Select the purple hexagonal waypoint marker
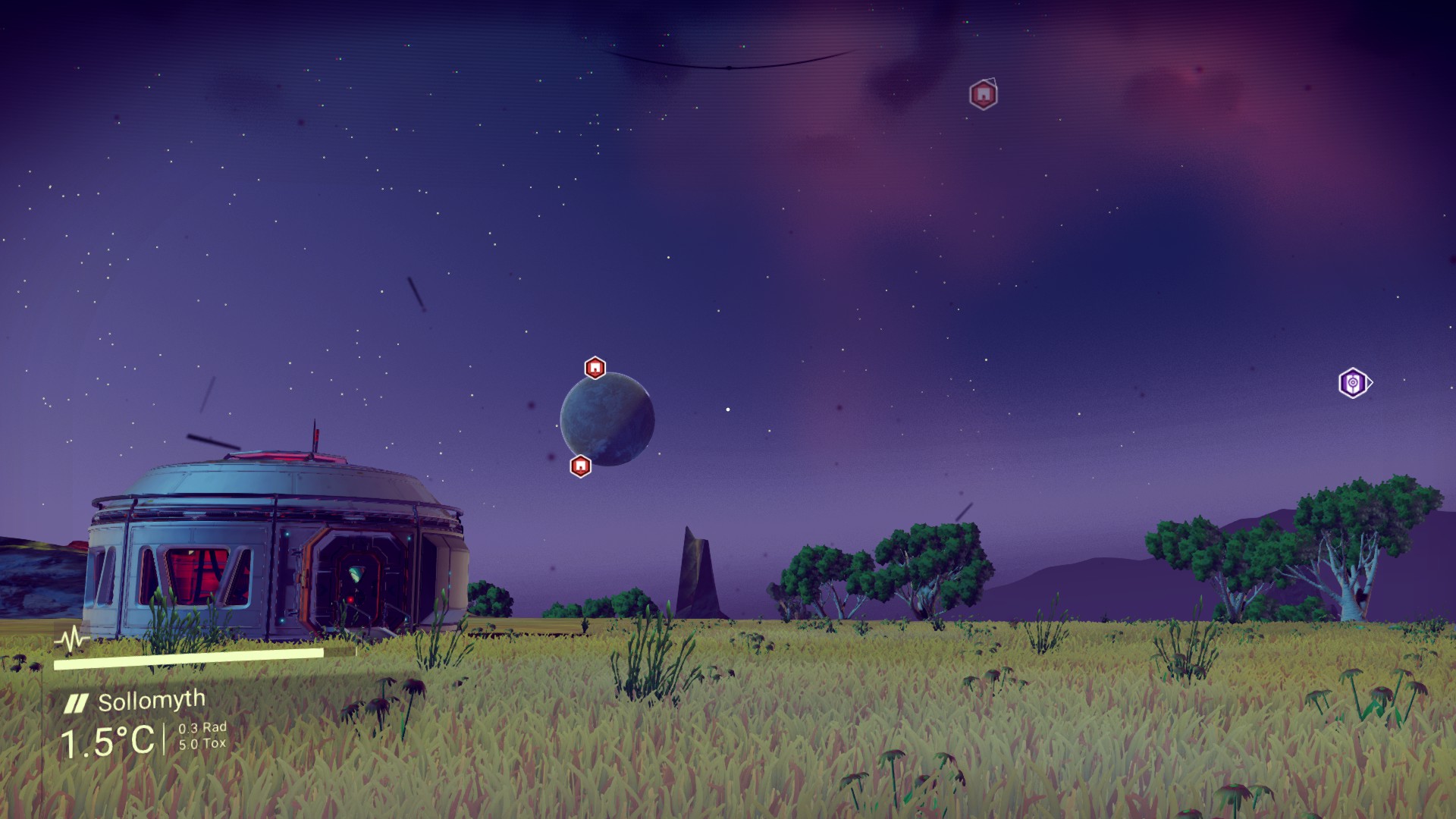The width and height of the screenshot is (1456, 819). coord(1353,383)
